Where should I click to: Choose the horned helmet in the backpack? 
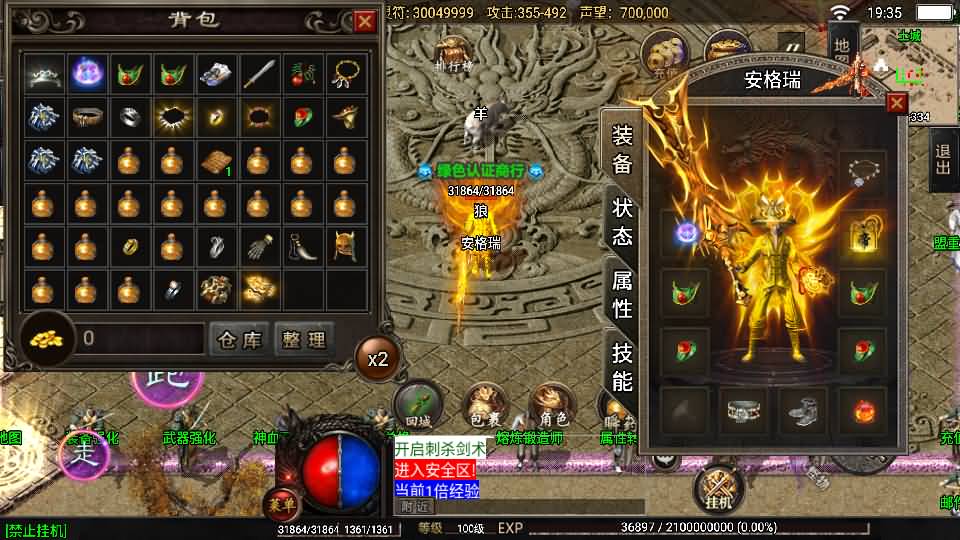pyautogui.click(x=345, y=246)
